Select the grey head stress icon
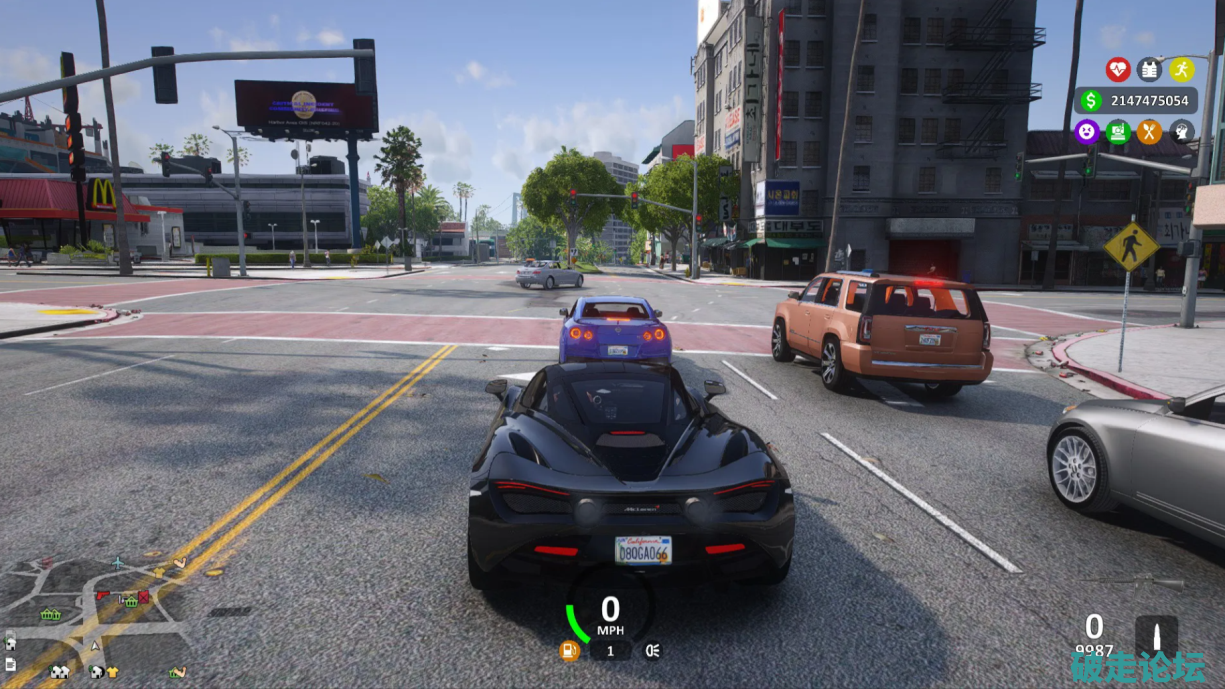Image resolution: width=1225 pixels, height=689 pixels. point(1181,131)
